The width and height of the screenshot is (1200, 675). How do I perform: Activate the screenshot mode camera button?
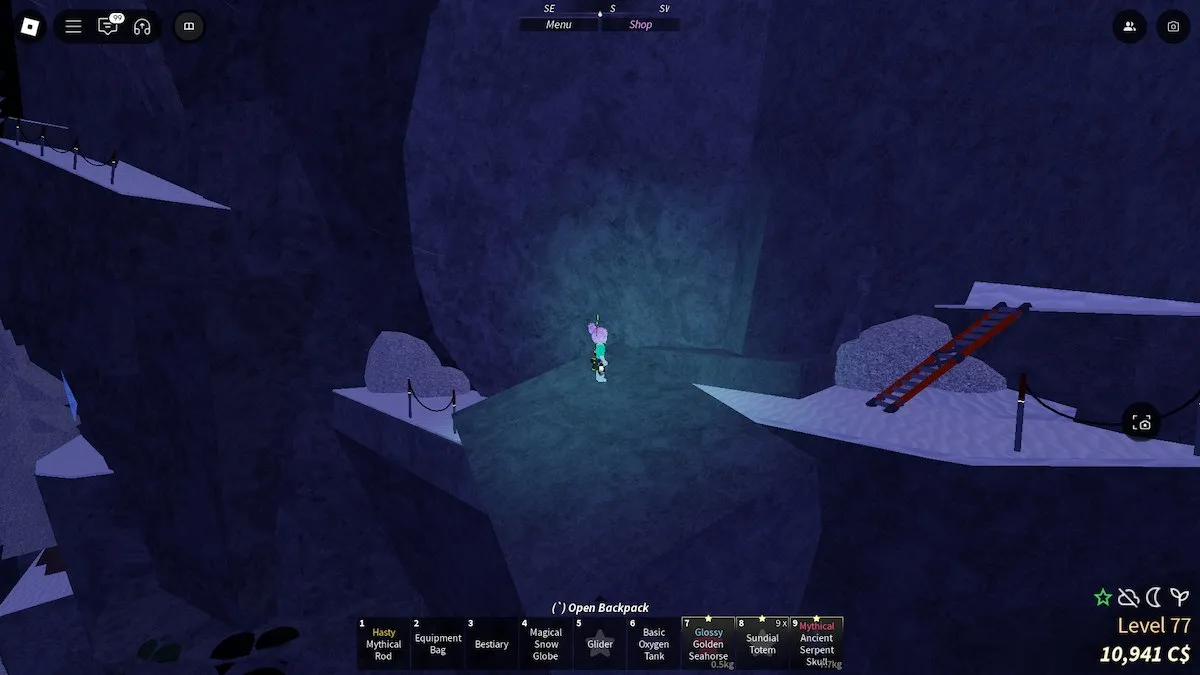coord(1142,423)
